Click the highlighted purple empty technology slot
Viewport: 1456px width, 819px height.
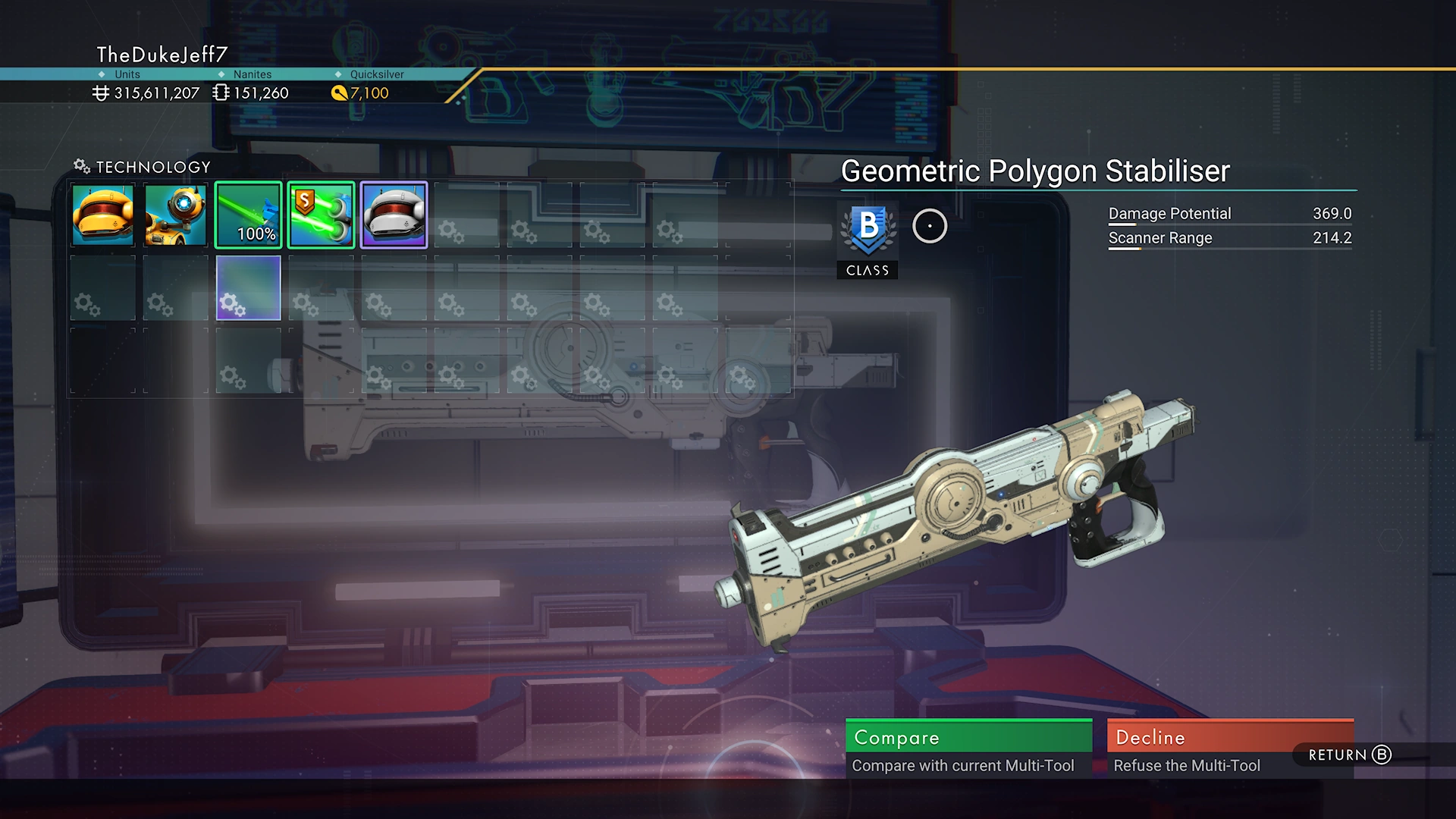249,288
